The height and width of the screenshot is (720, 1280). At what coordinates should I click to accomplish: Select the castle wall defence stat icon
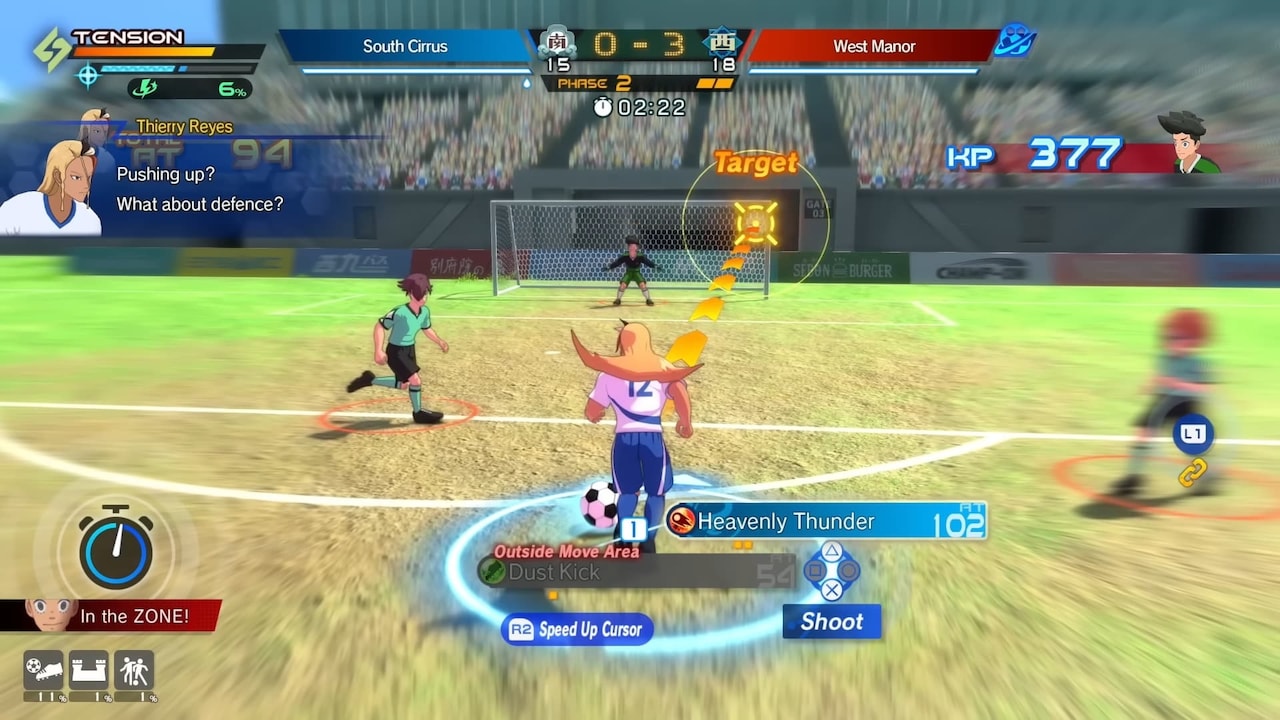[89, 670]
